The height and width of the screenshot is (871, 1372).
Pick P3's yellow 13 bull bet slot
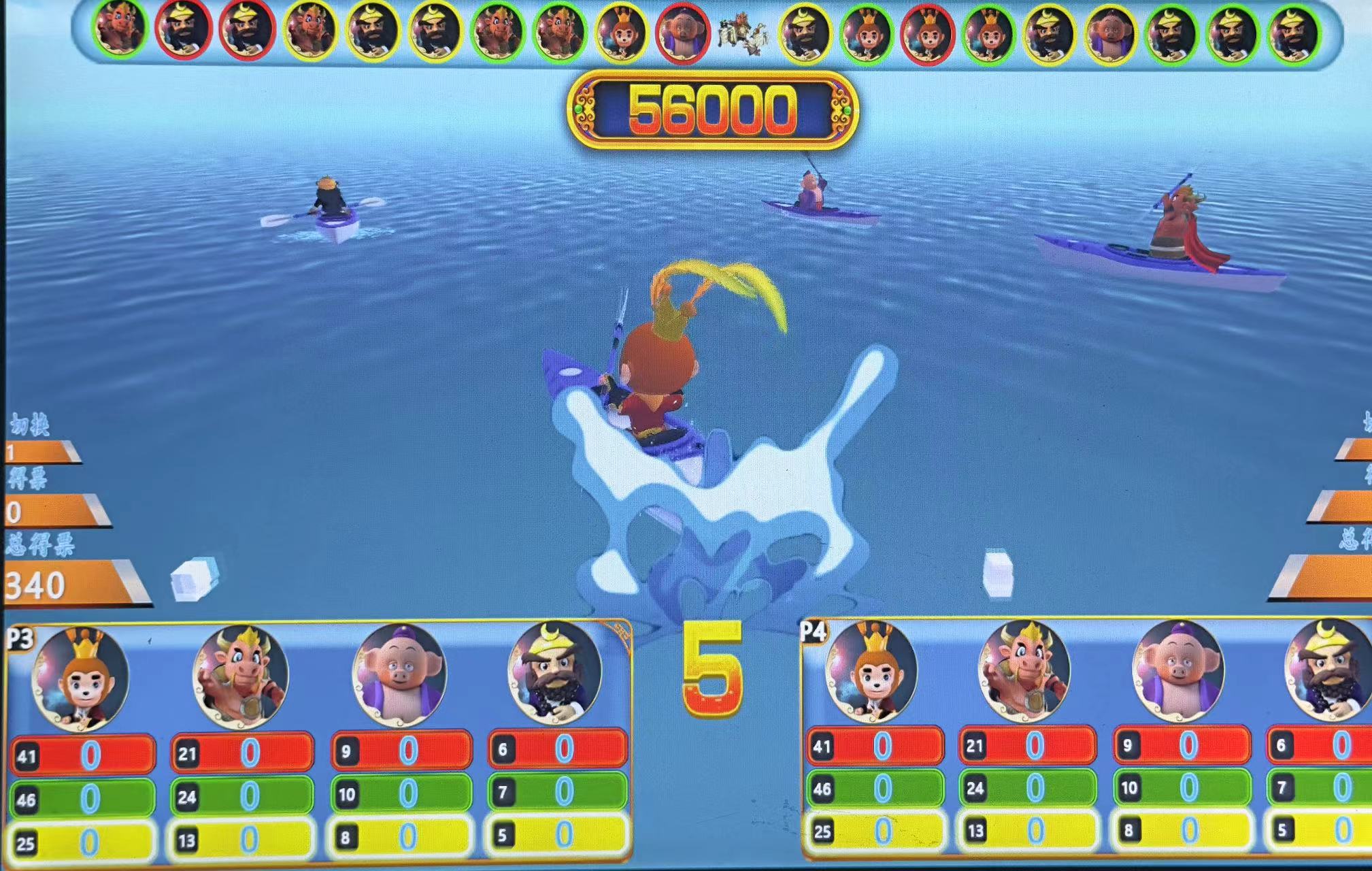pos(242,840)
